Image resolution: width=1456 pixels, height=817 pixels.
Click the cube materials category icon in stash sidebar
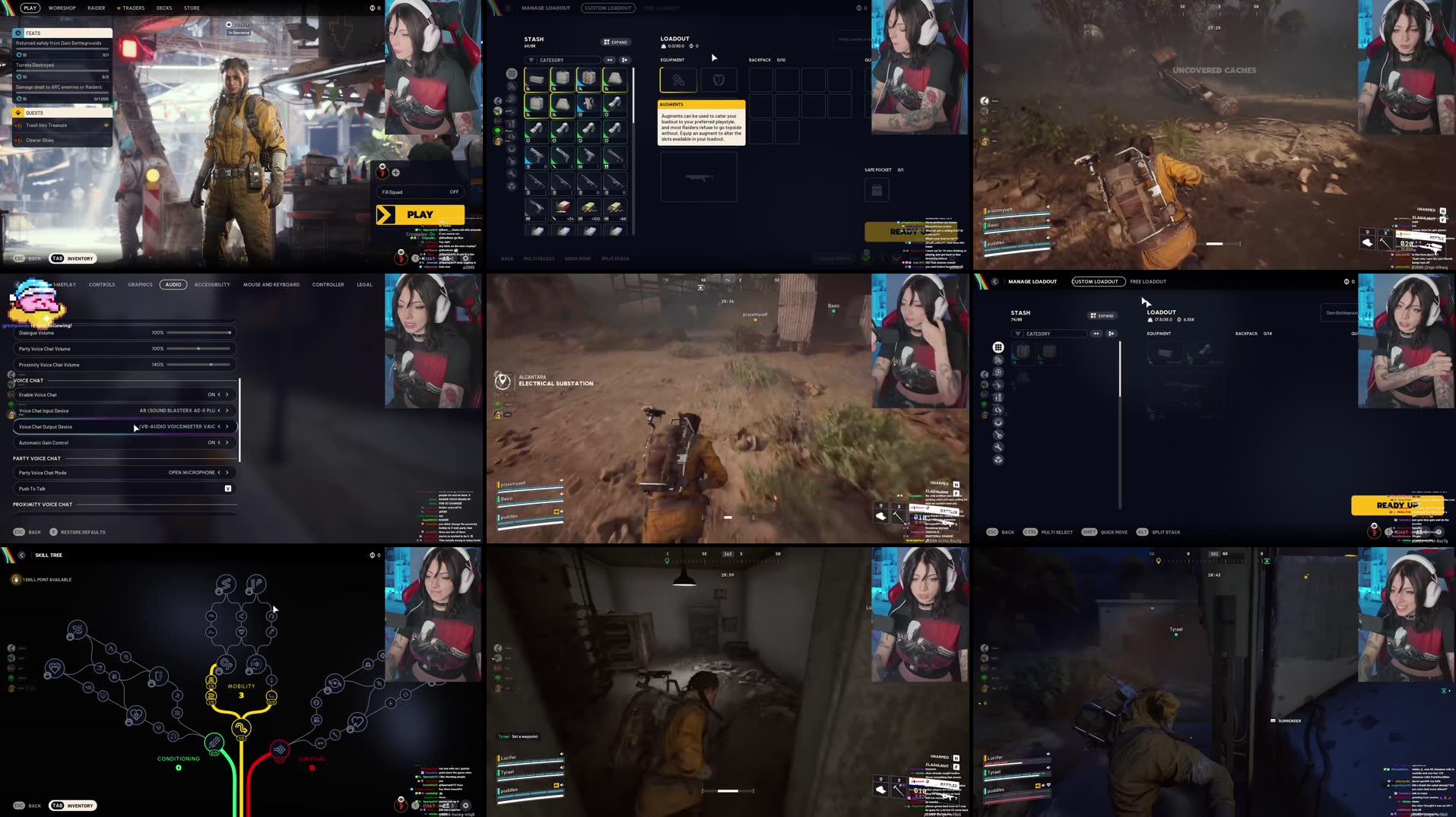[998, 459]
